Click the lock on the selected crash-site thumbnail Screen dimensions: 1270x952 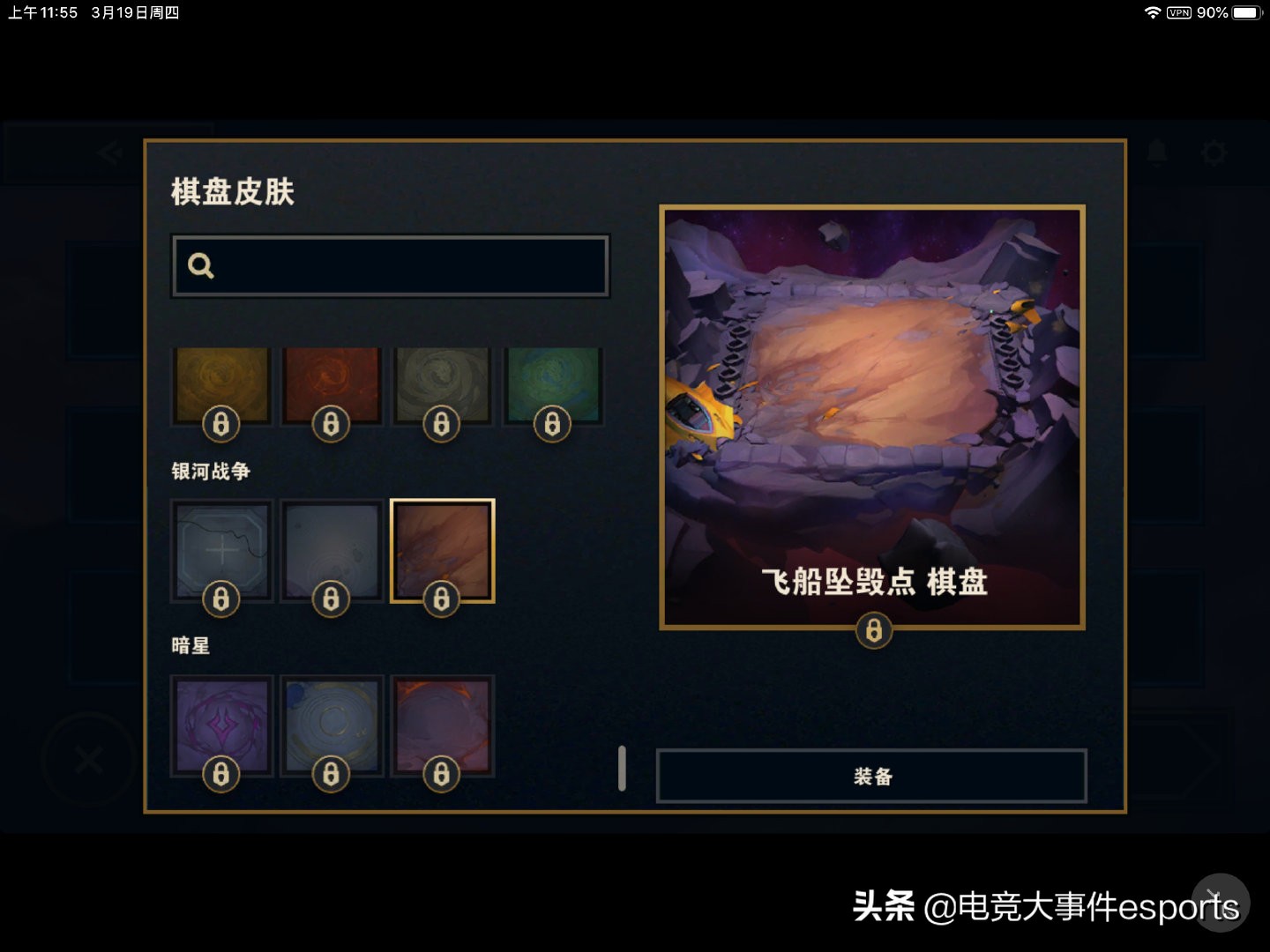click(442, 599)
